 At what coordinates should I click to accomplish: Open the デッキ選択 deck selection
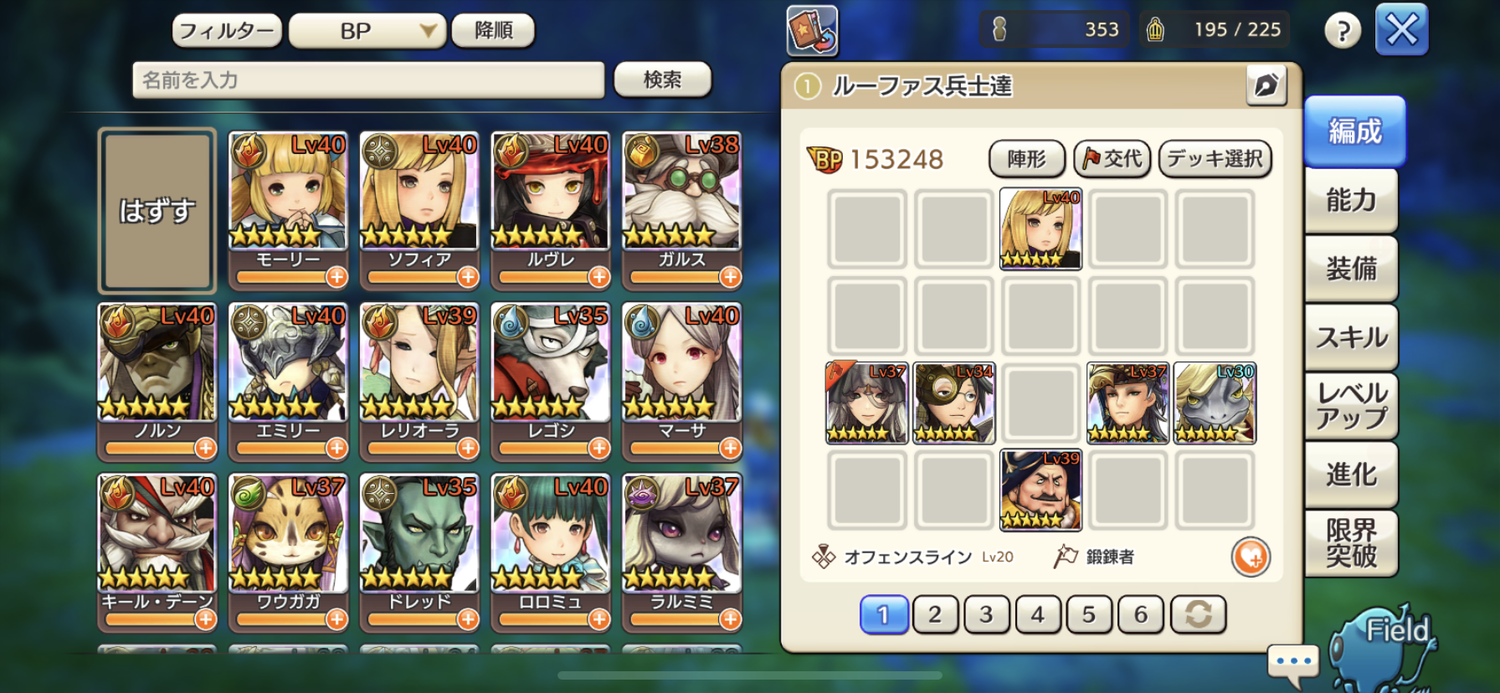[1215, 159]
